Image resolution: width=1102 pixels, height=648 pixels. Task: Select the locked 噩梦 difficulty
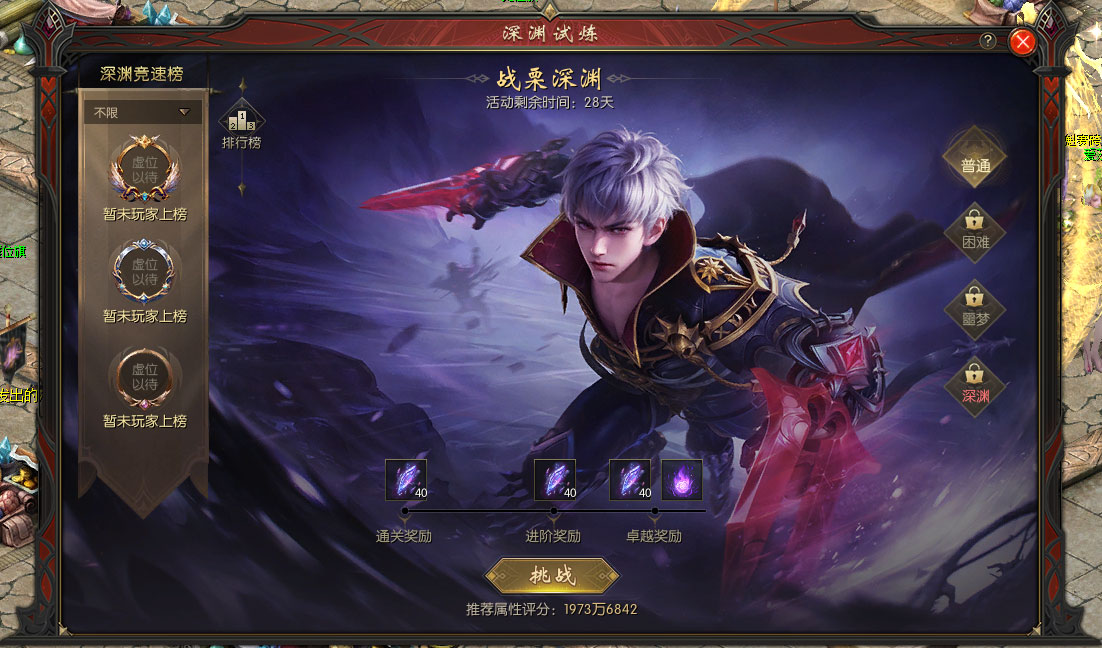975,308
